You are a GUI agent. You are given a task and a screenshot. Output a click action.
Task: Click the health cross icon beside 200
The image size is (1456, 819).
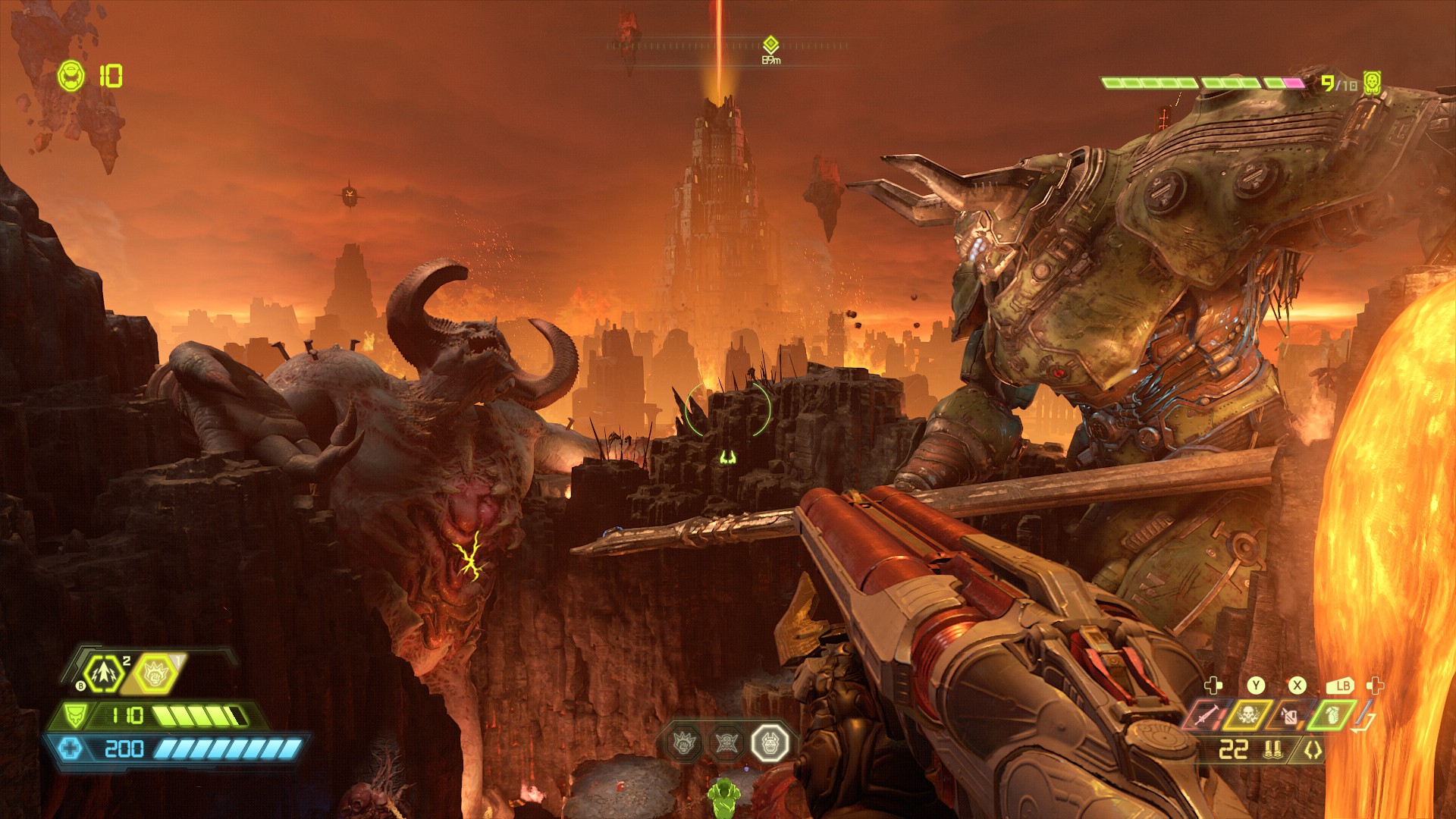tap(71, 748)
